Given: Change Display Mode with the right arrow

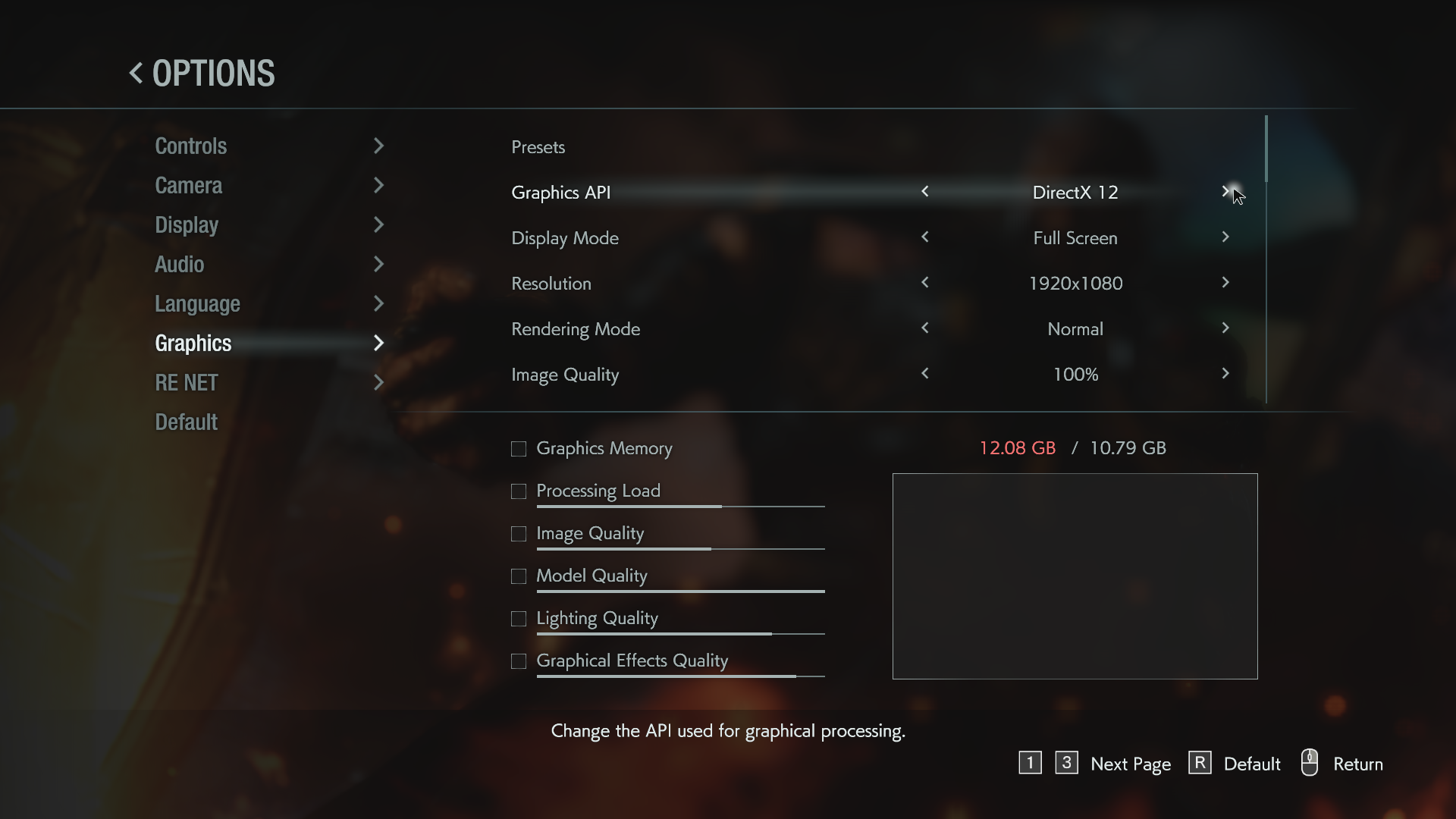Looking at the screenshot, I should pyautogui.click(x=1225, y=237).
